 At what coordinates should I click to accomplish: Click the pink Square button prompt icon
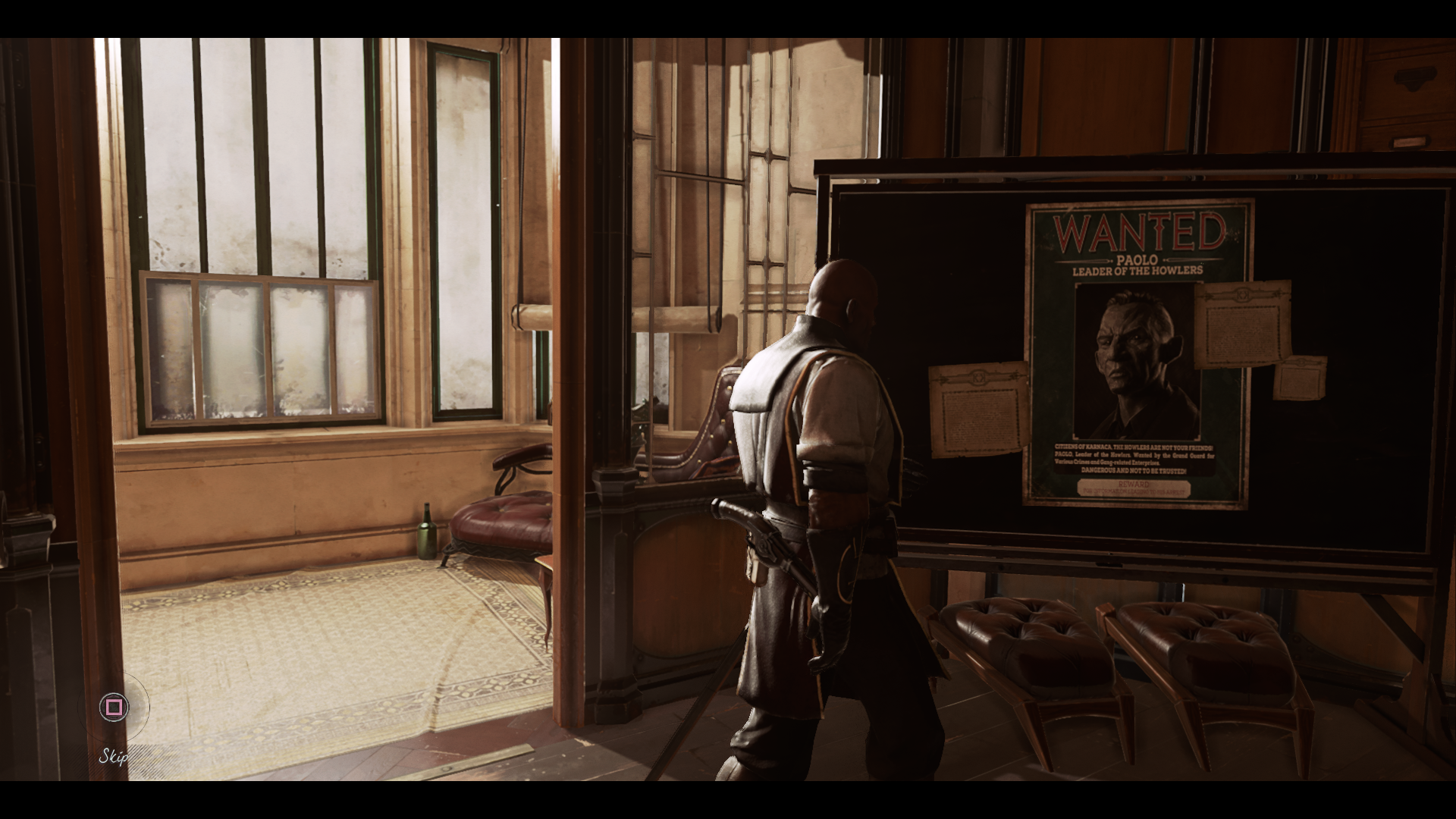click(115, 707)
